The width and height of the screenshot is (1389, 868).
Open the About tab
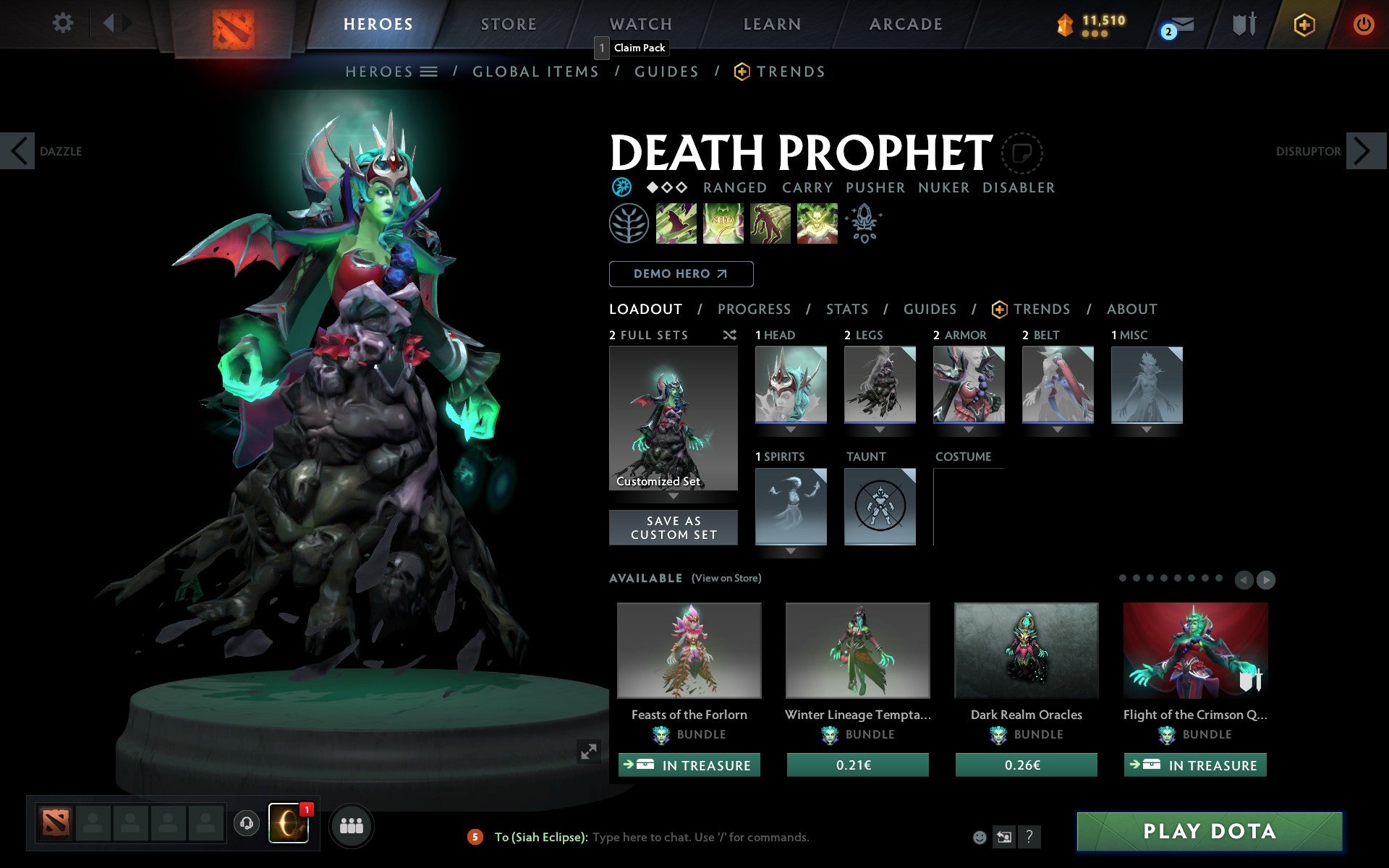1131,310
